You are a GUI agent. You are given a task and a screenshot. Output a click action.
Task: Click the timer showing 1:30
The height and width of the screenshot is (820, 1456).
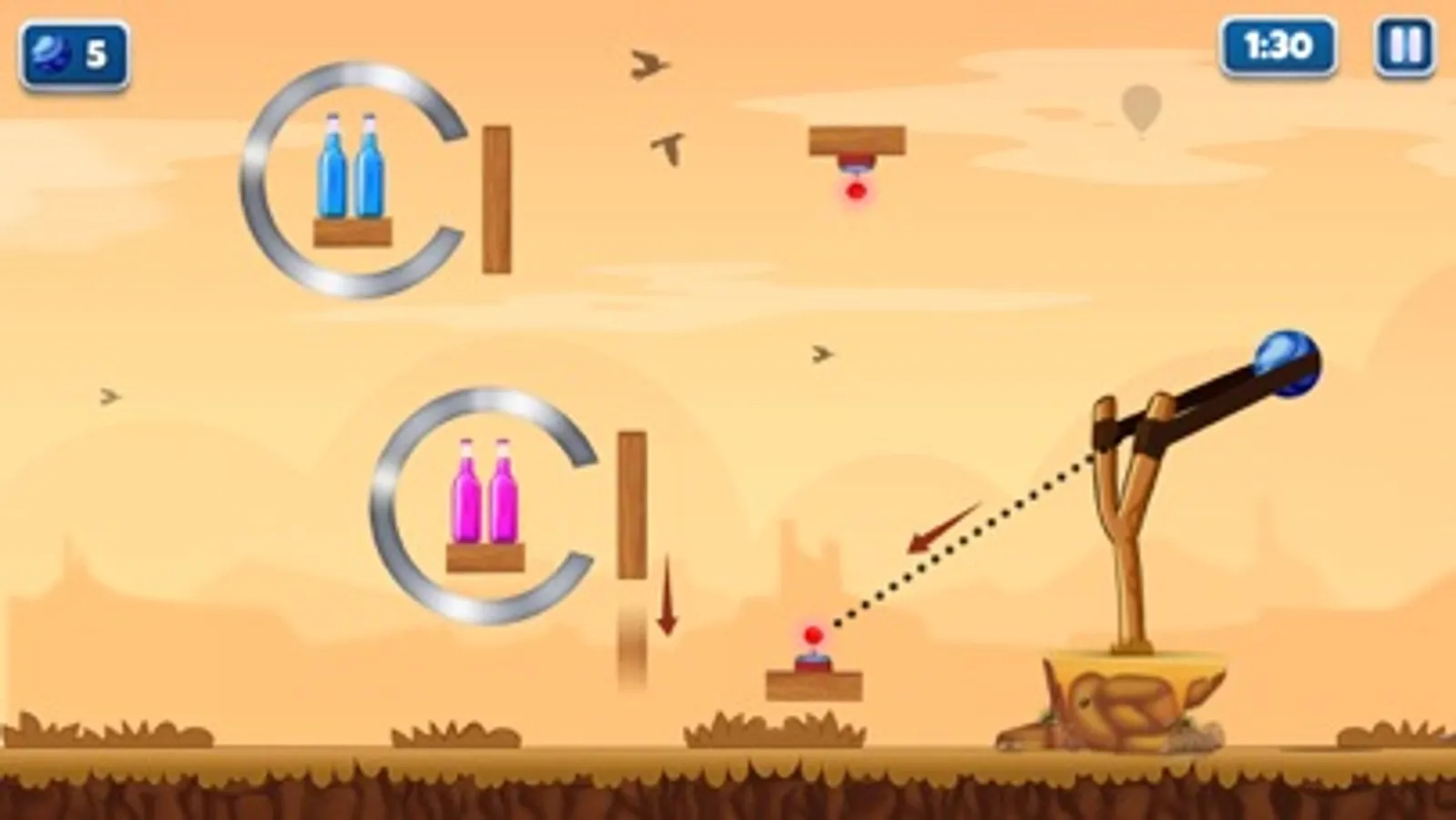[1278, 42]
